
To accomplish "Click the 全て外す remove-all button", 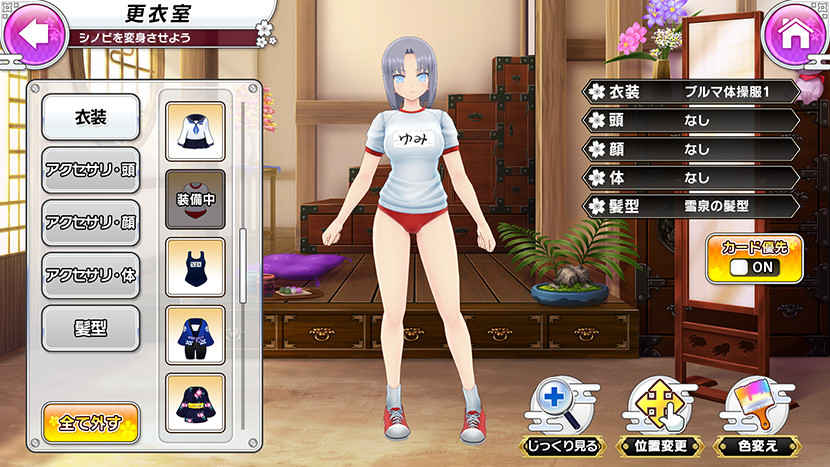I will click(90, 422).
